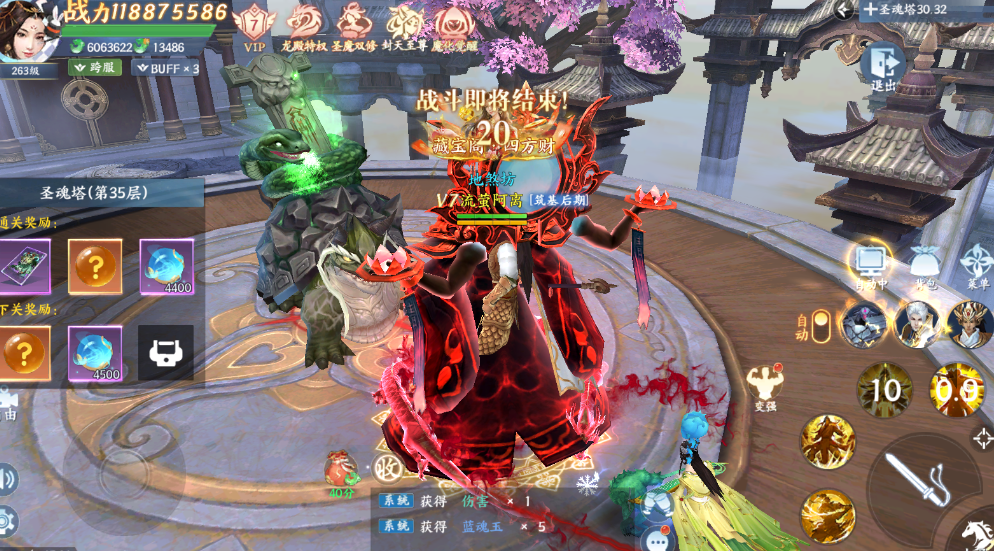Screen dimensions: 994x551
Task: Activate the sword basic attack button
Action: (920, 482)
